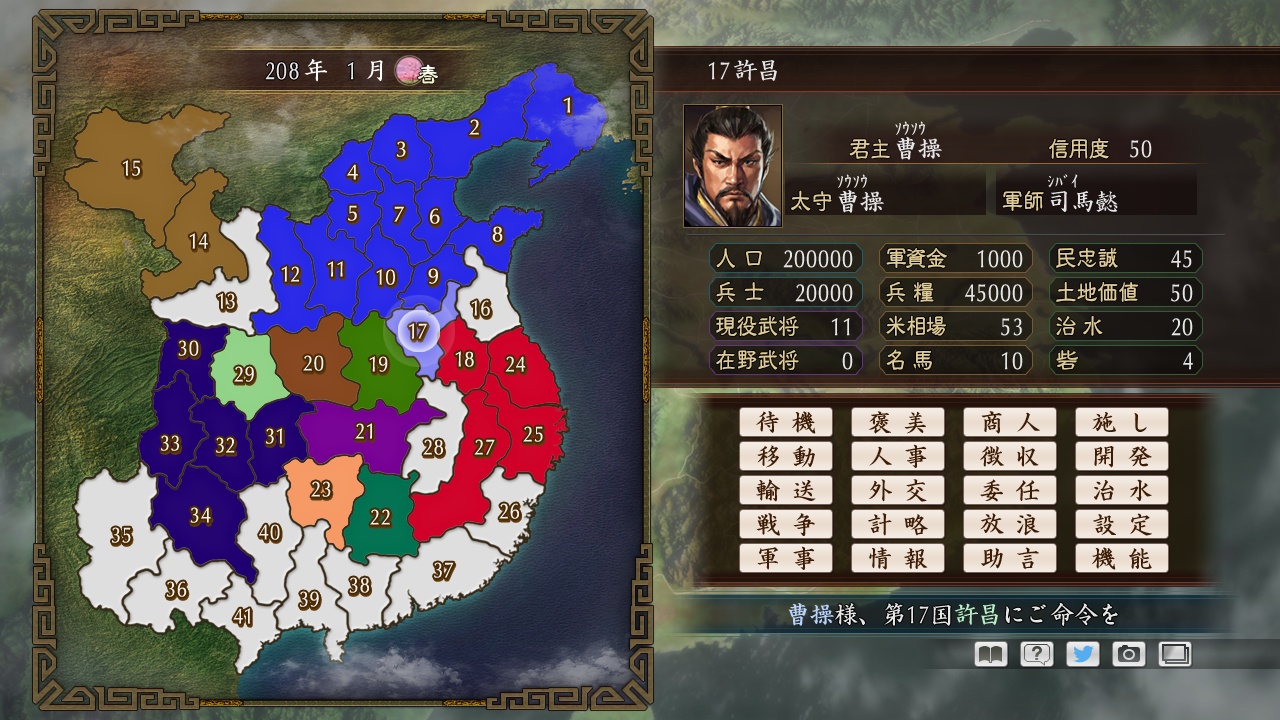Share via the Twitter icon
Image resolution: width=1280 pixels, height=720 pixels.
[x=1083, y=654]
